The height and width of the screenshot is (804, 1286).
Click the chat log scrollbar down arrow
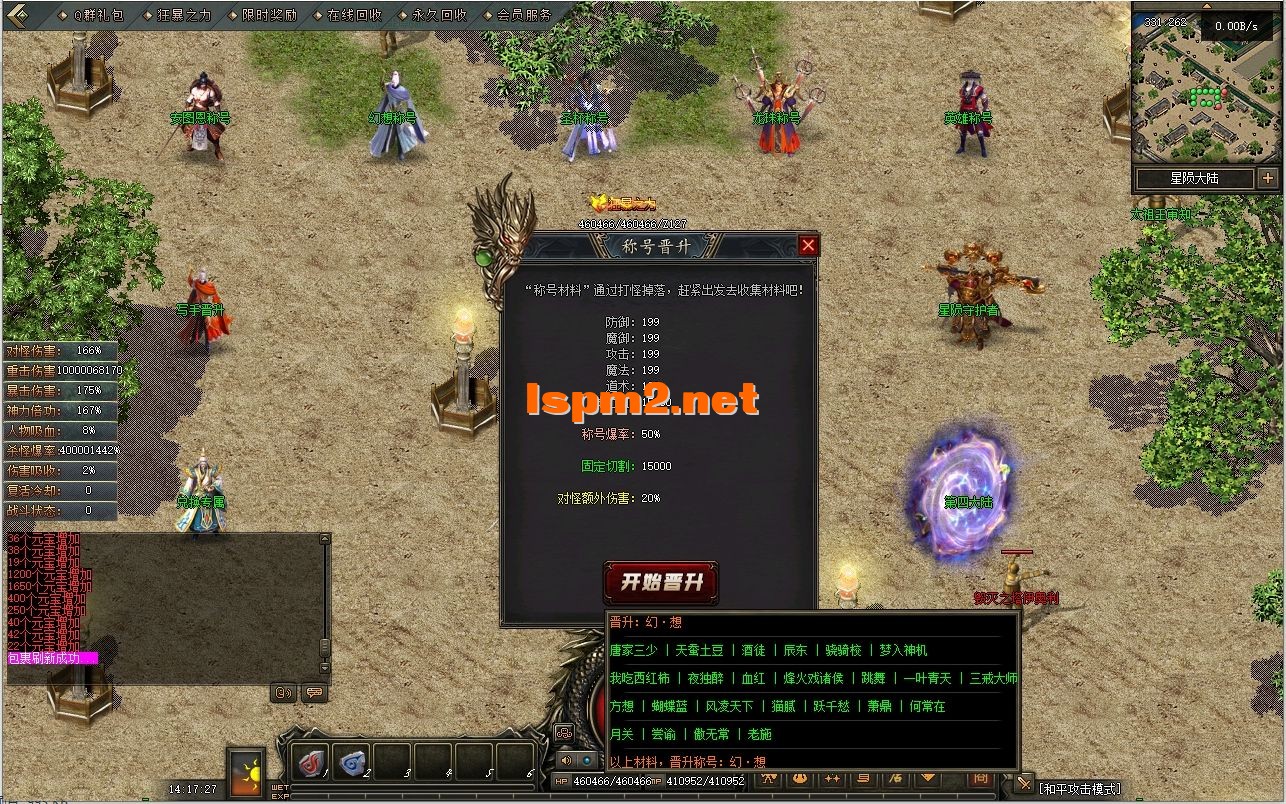324,669
